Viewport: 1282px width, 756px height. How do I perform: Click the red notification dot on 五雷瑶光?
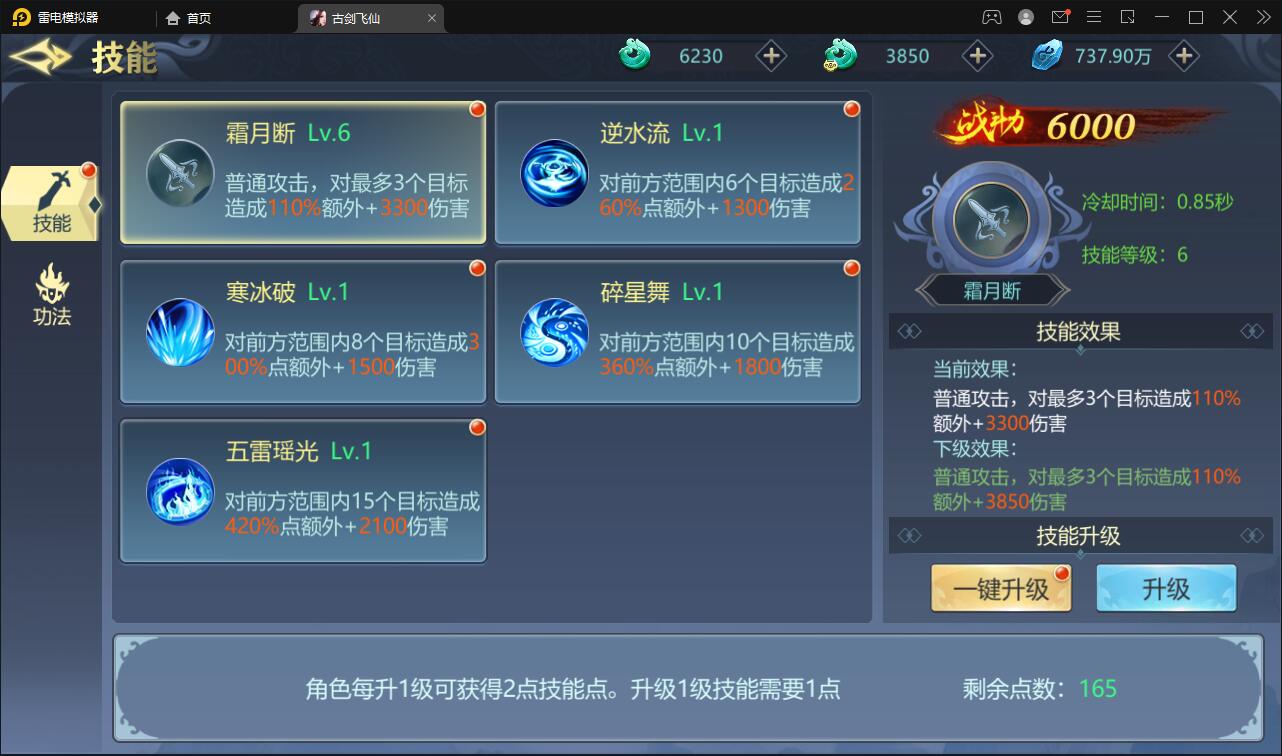pos(477,426)
